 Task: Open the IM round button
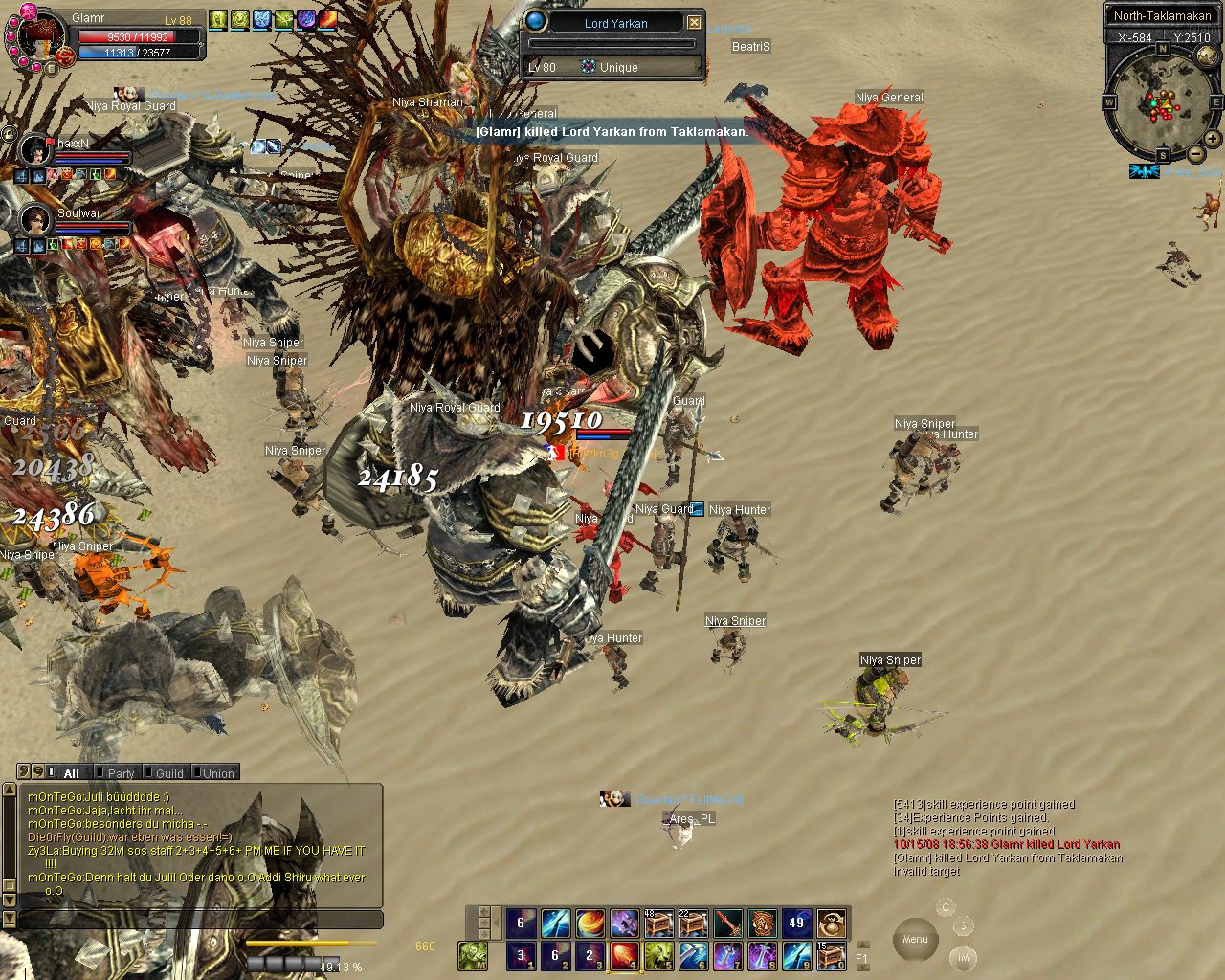[x=964, y=956]
